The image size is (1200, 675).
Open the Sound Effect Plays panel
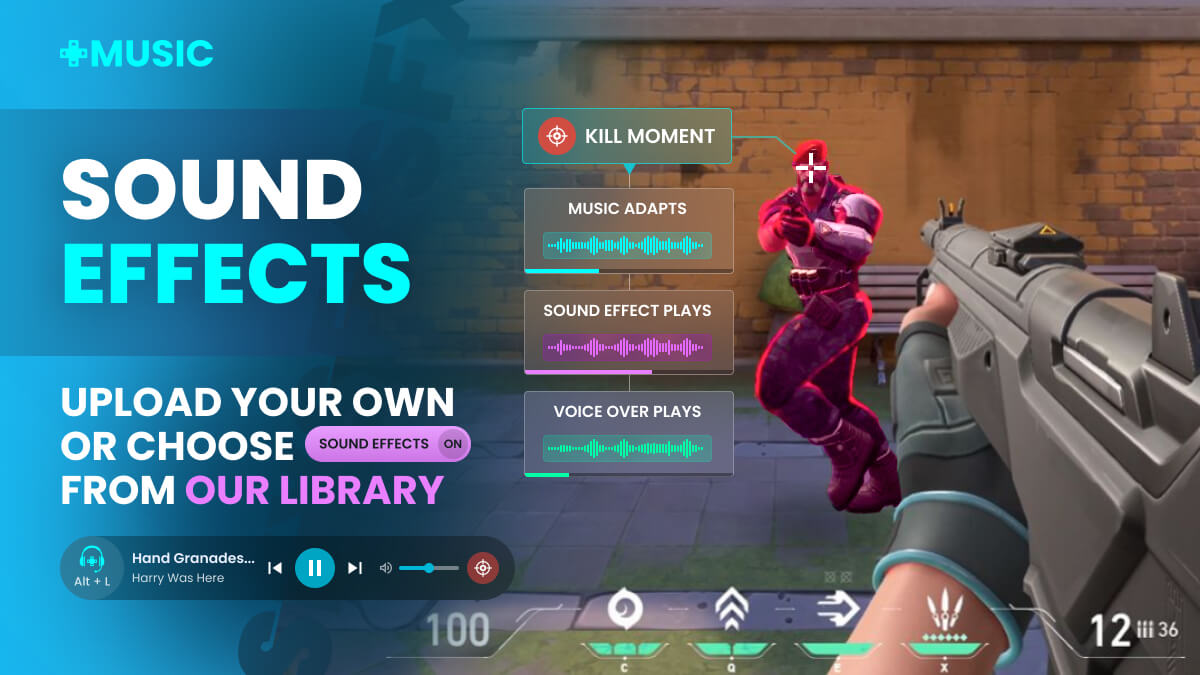[628, 331]
